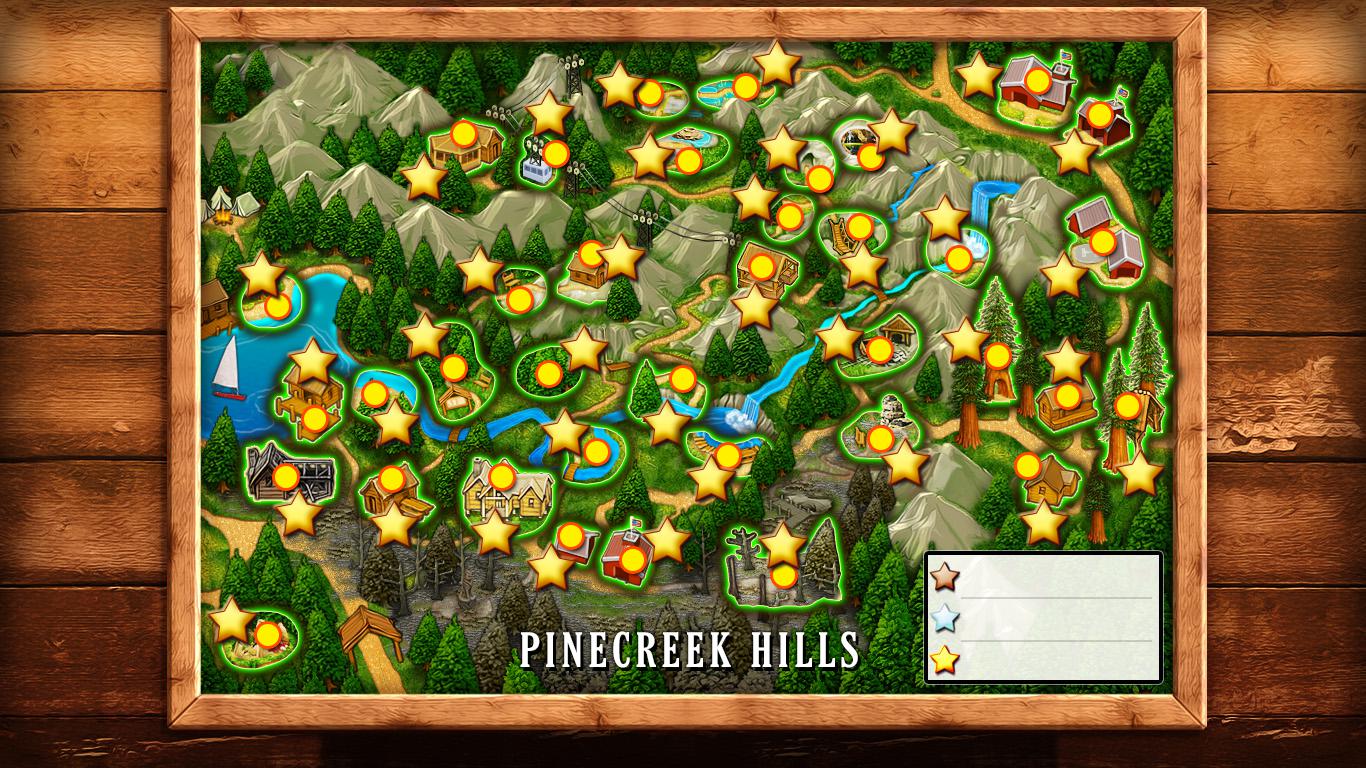1366x768 pixels.
Task: Open the sandy lake beach level
Action: (278, 306)
